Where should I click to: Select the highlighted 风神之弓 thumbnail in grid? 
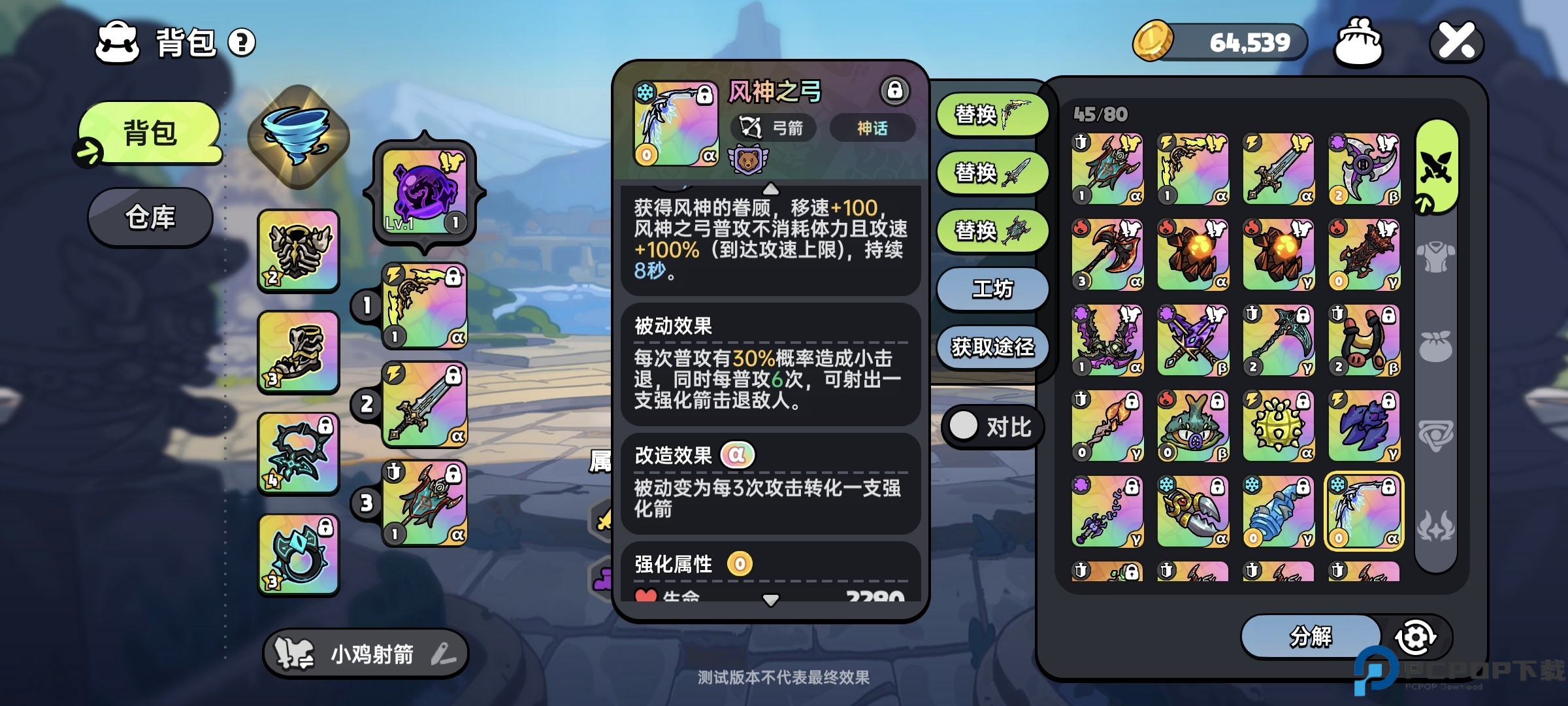1364,511
